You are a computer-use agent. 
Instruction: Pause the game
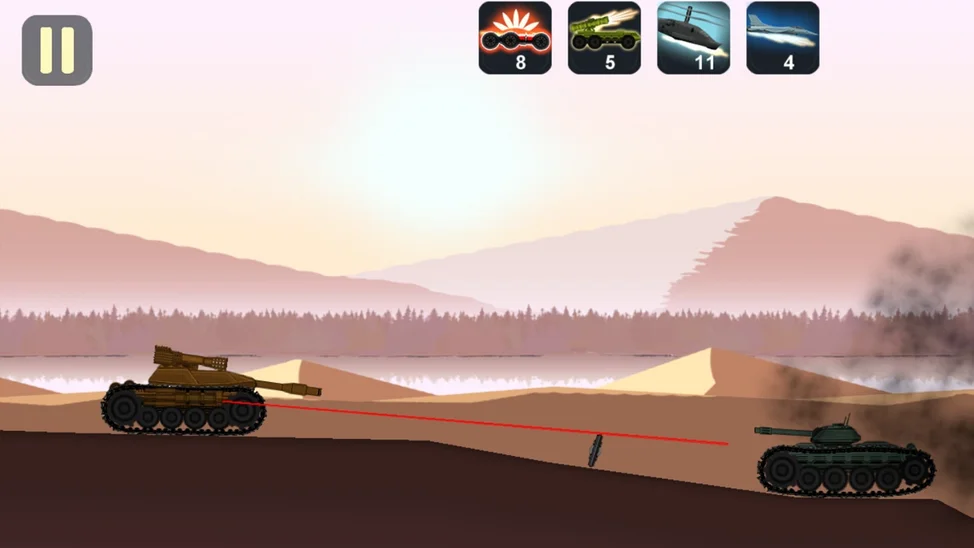pos(57,50)
